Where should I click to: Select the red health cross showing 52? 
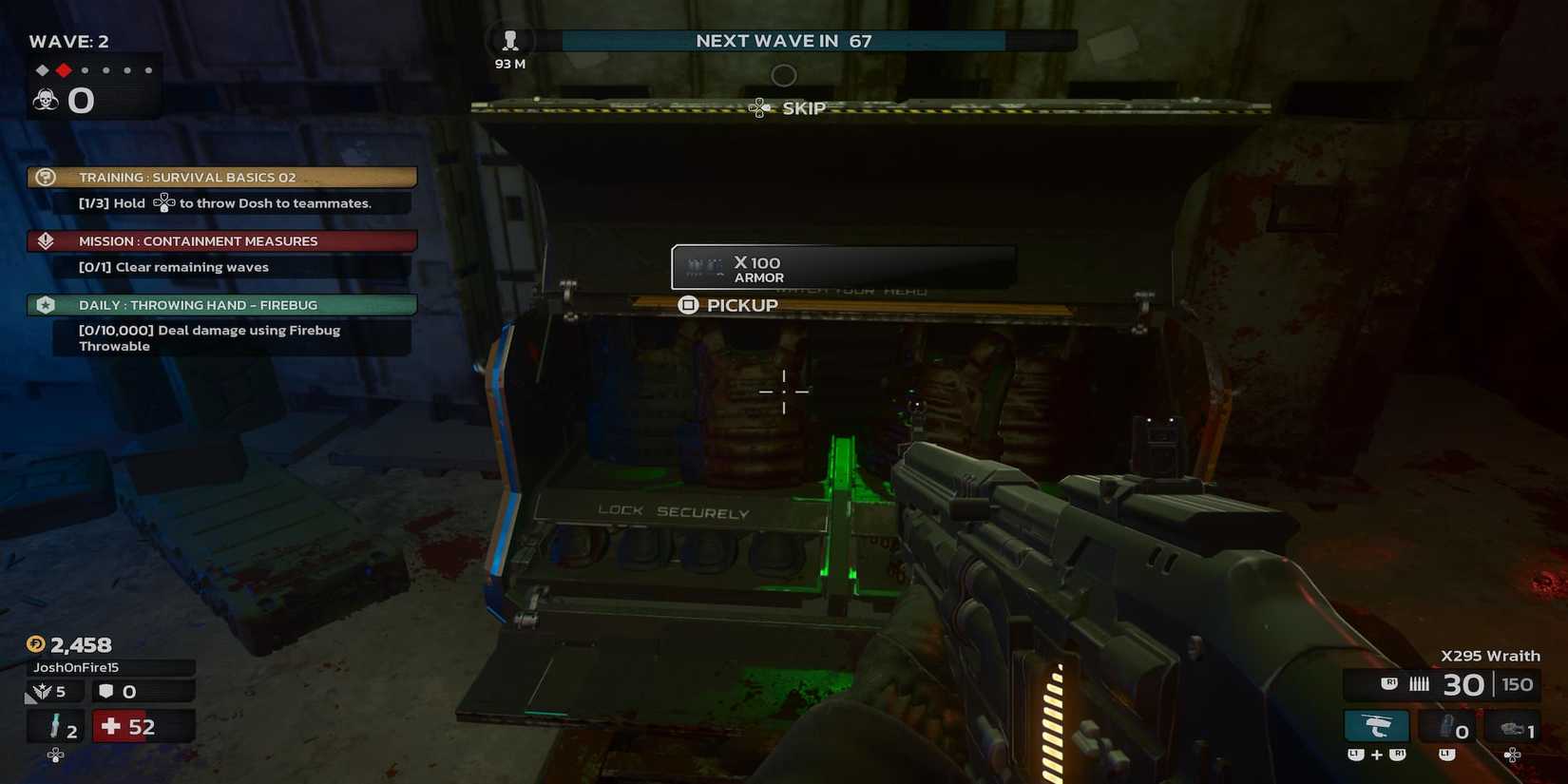coord(111,726)
